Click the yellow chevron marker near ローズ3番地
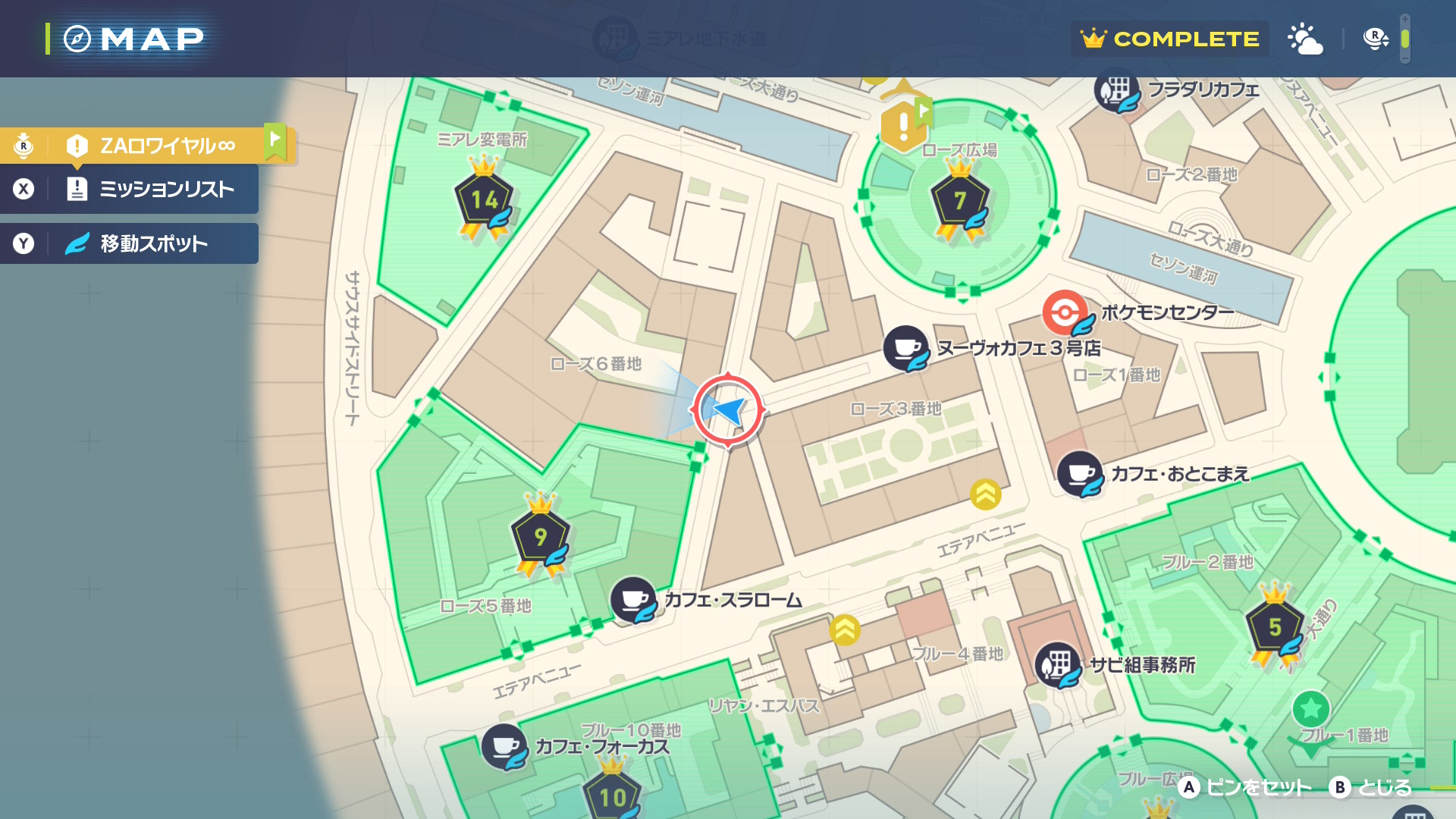 pos(985,494)
